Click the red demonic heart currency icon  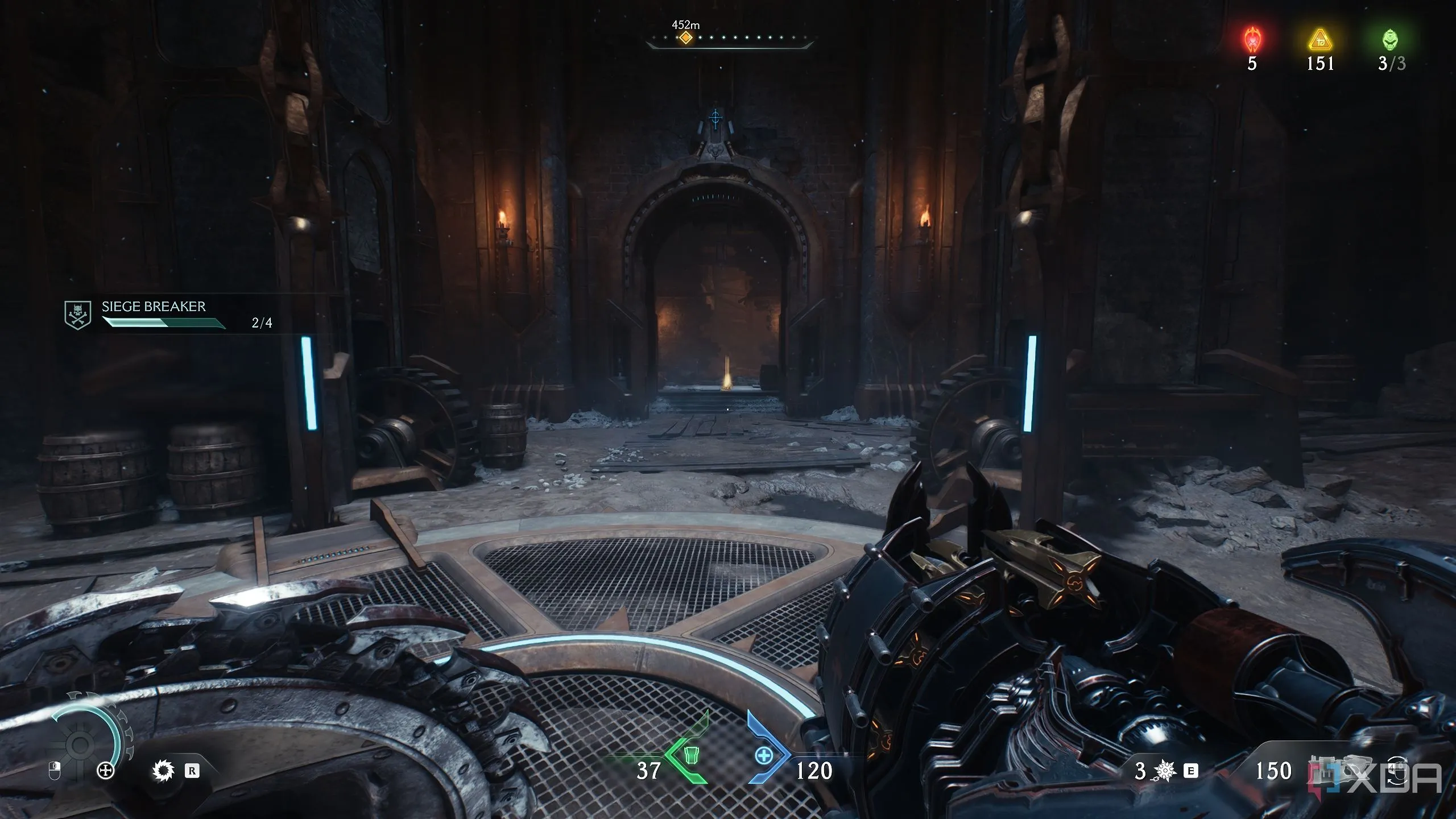(x=1252, y=40)
